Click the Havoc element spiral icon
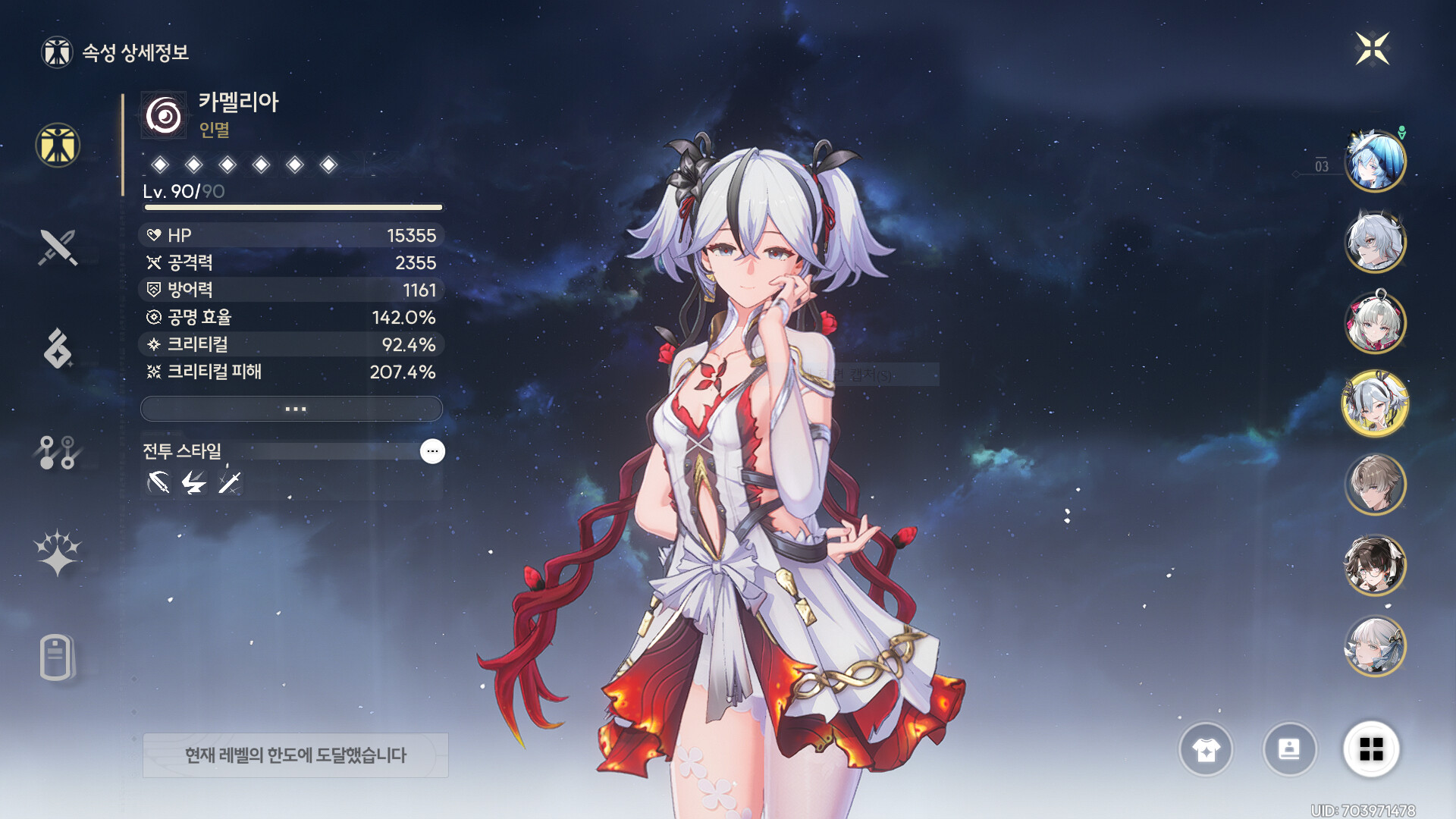This screenshot has height=819, width=1456. coord(164,116)
